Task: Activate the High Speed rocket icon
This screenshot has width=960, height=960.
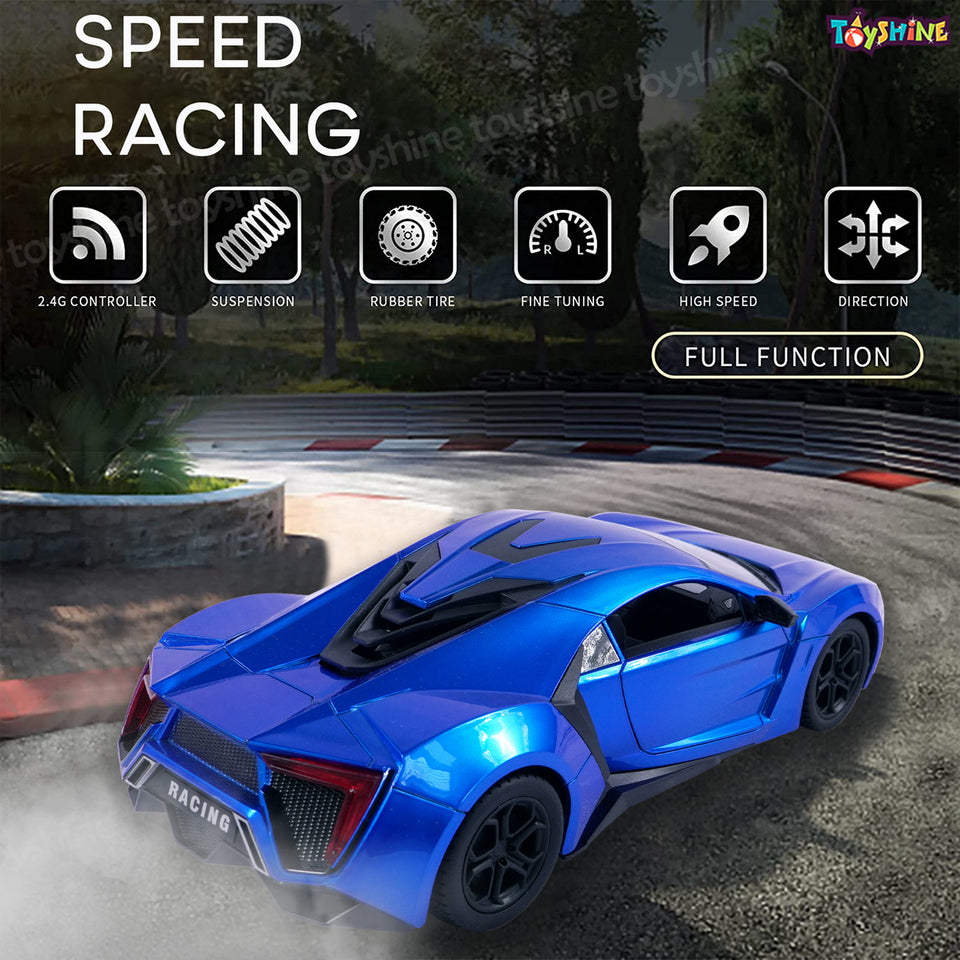Action: 718,235
